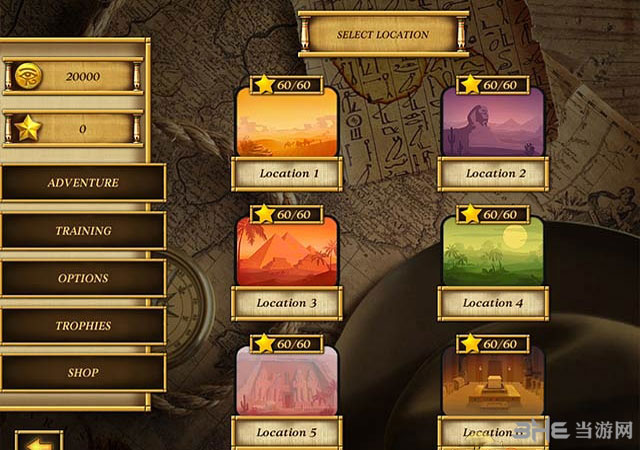
Task: Select the Training mode
Action: point(83,231)
